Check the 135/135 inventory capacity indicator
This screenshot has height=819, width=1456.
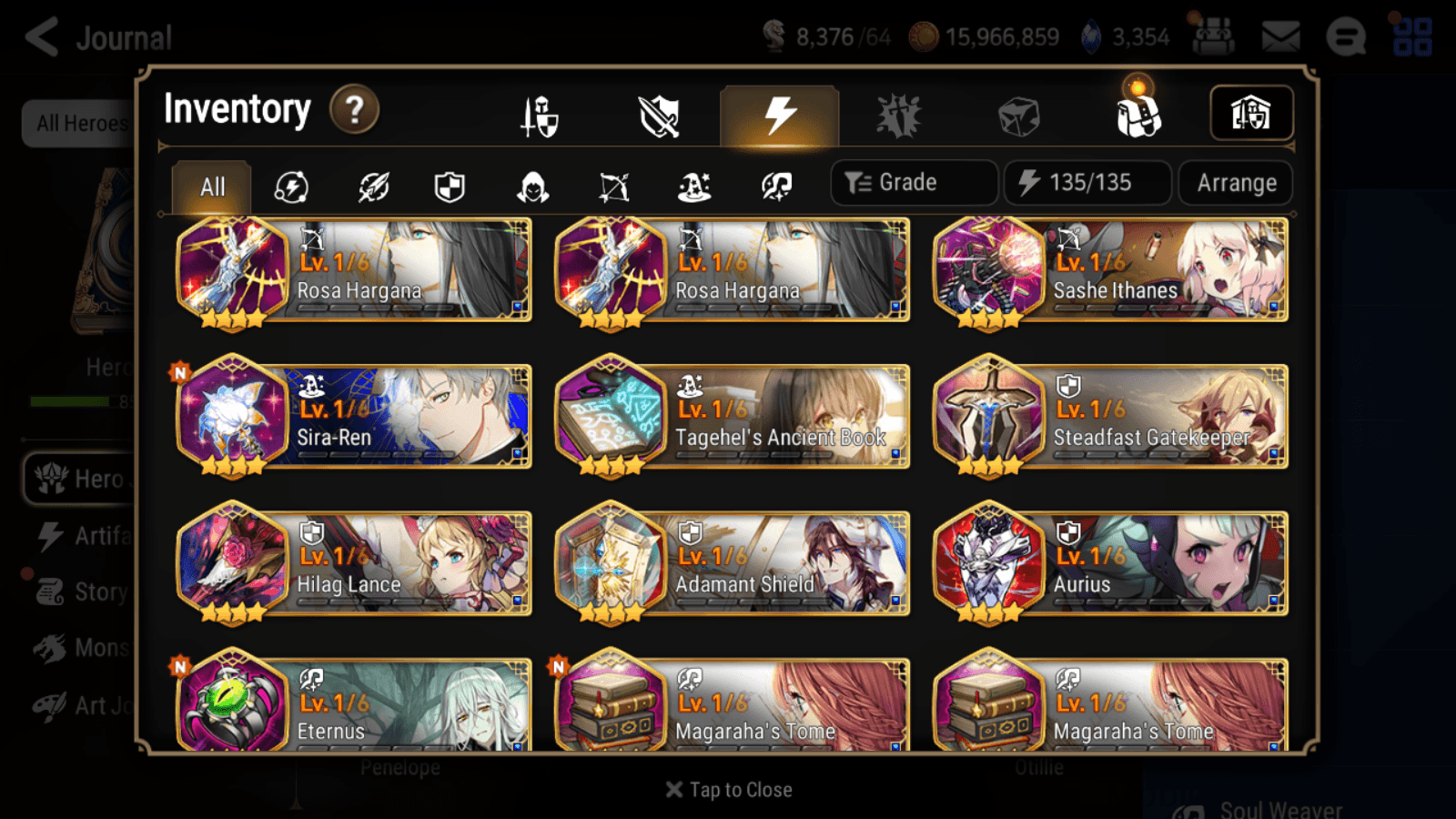(x=1087, y=182)
